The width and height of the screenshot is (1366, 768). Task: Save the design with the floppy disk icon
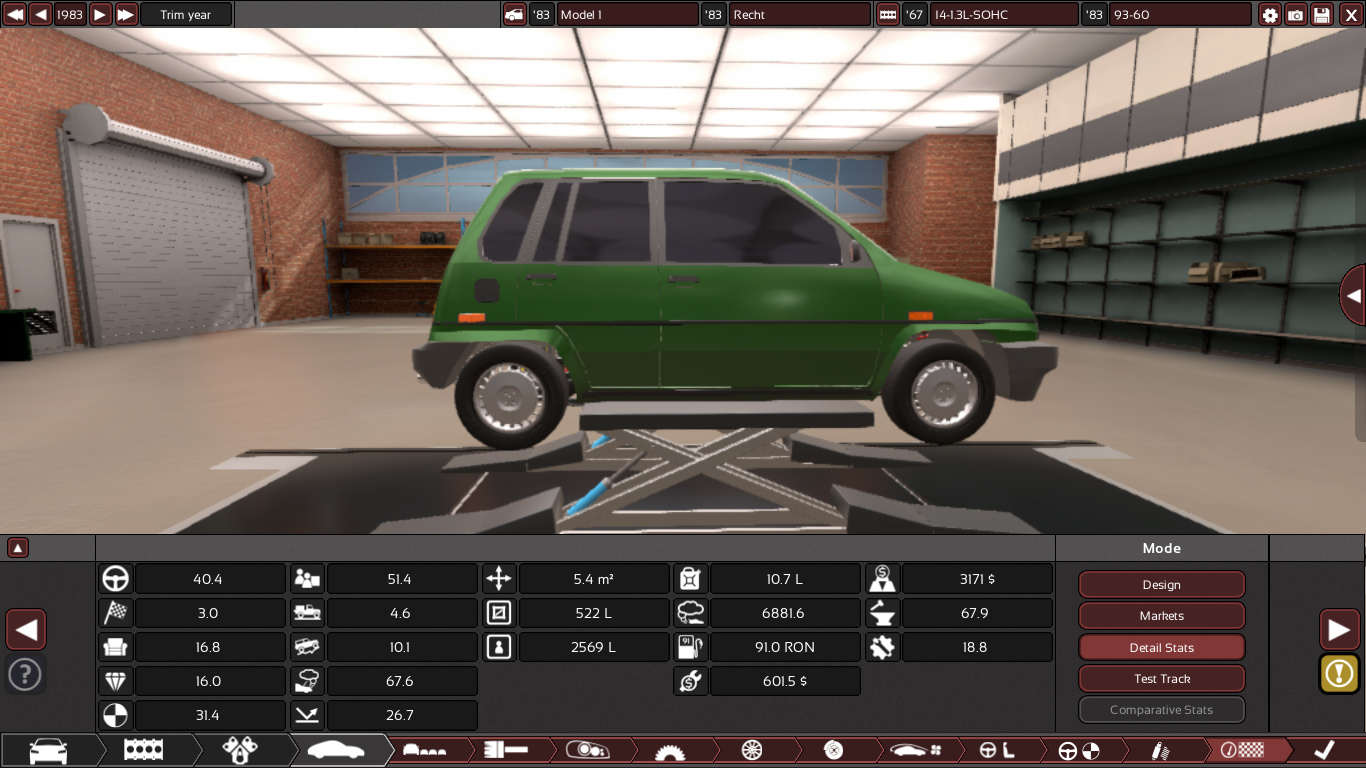click(1322, 15)
